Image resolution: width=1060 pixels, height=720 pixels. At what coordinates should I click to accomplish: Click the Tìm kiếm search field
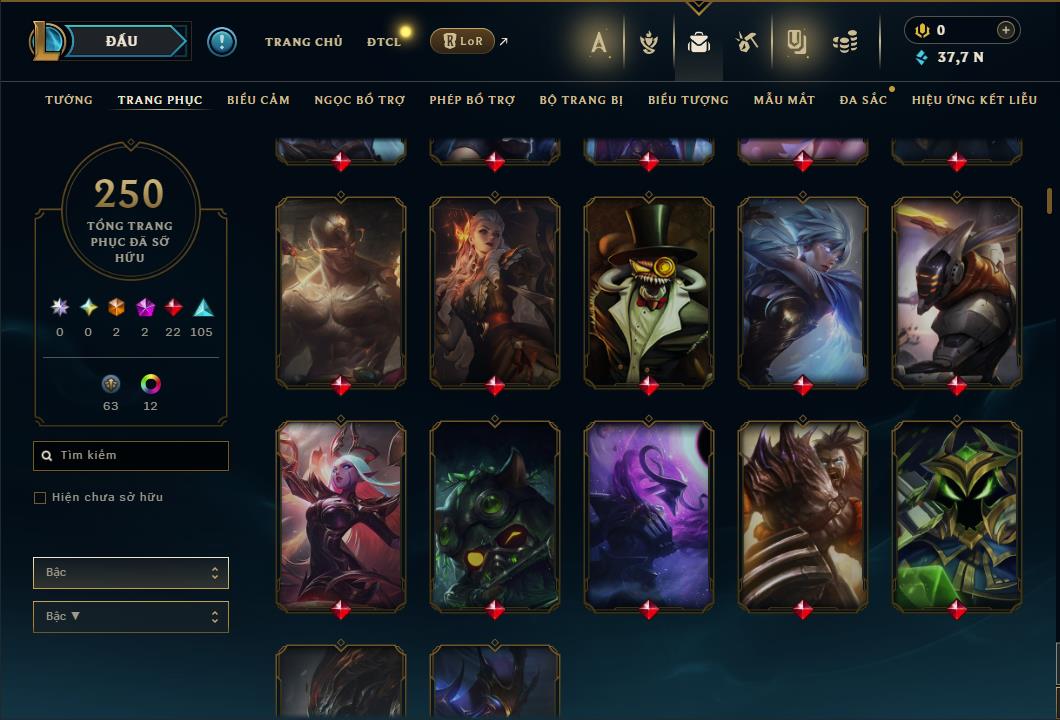131,456
